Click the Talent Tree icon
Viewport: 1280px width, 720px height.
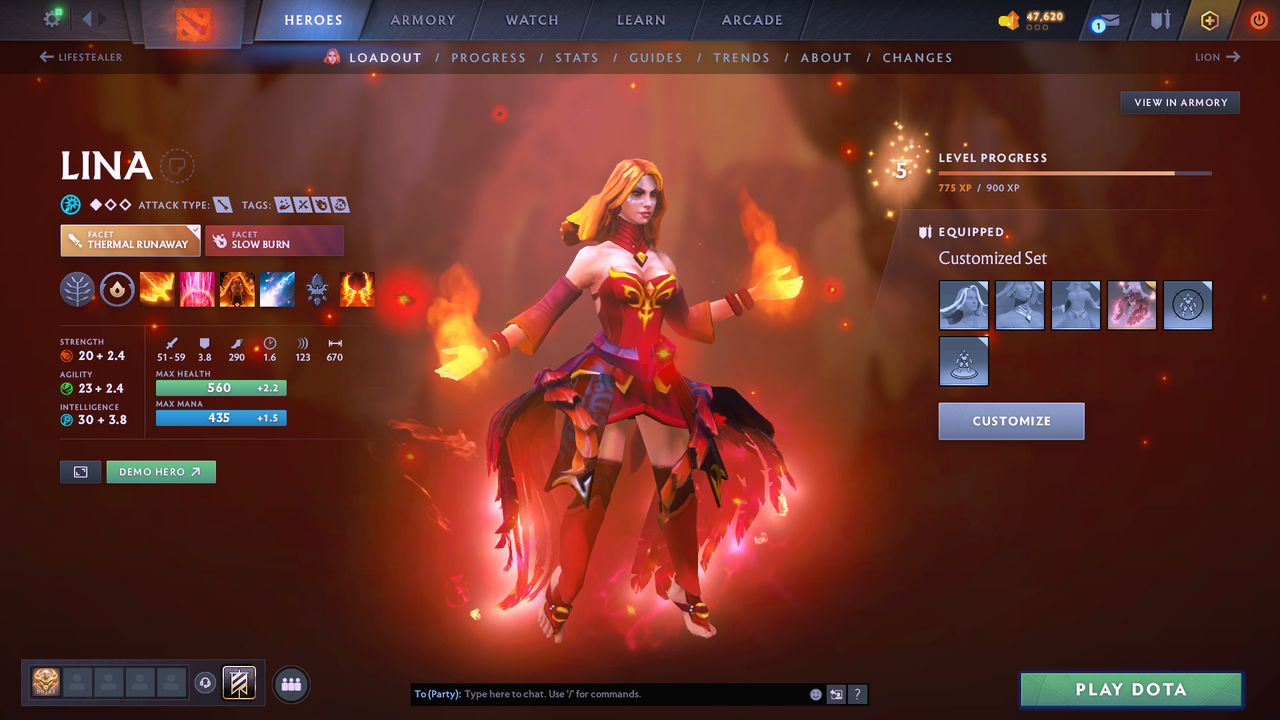[x=78, y=289]
